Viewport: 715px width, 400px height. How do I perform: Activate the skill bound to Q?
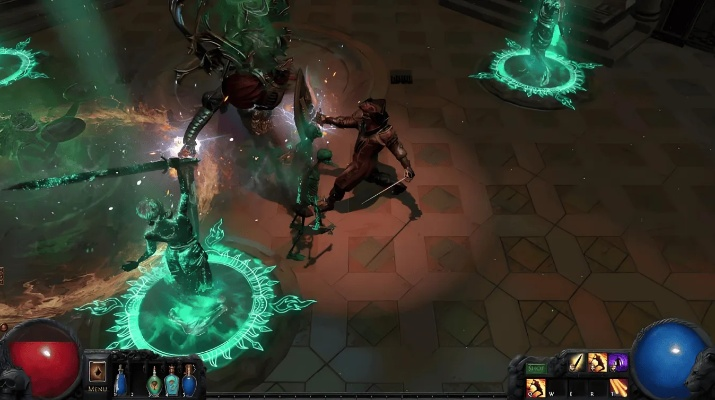pos(536,387)
